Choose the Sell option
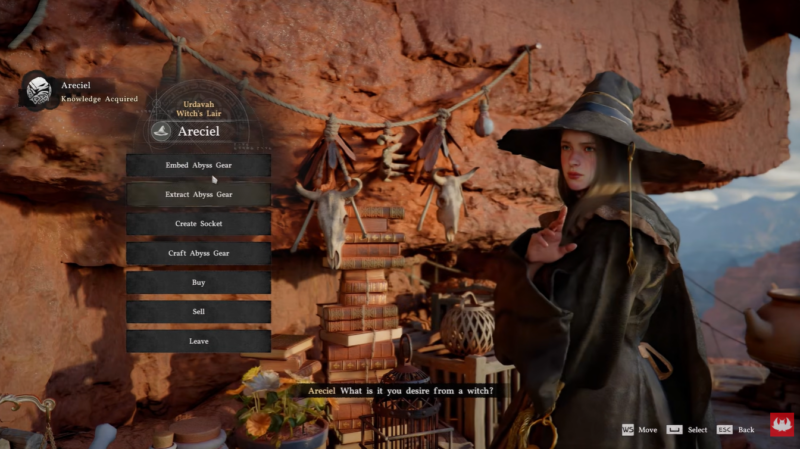Image resolution: width=800 pixels, height=449 pixels. click(198, 312)
